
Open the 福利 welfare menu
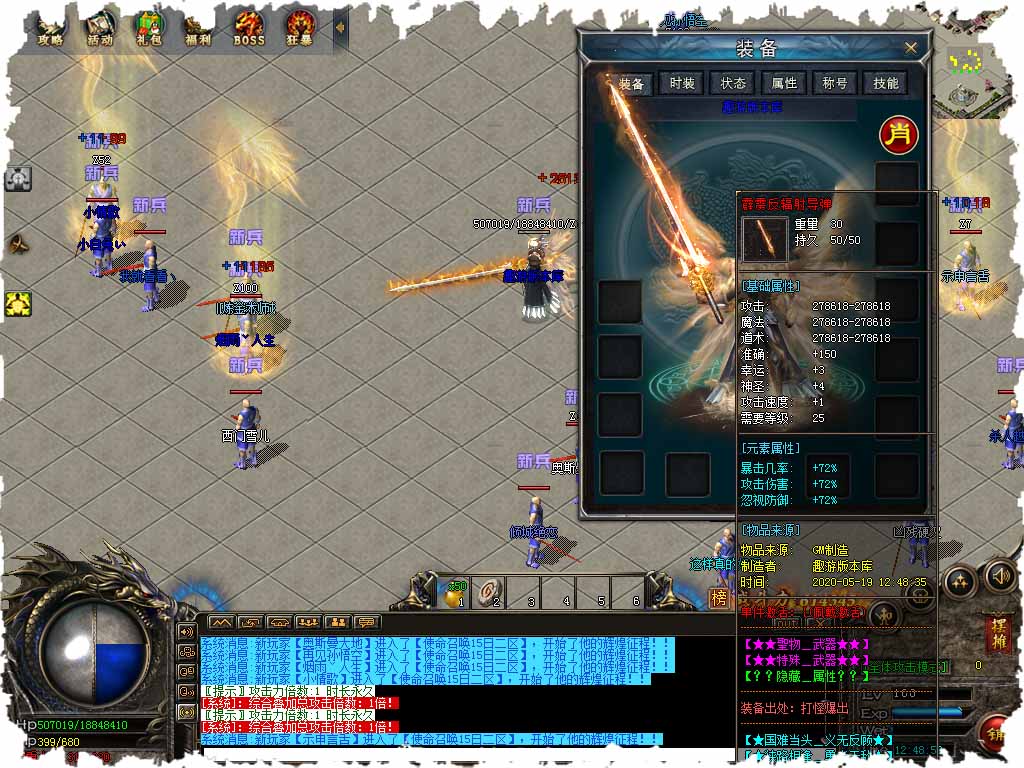198,28
